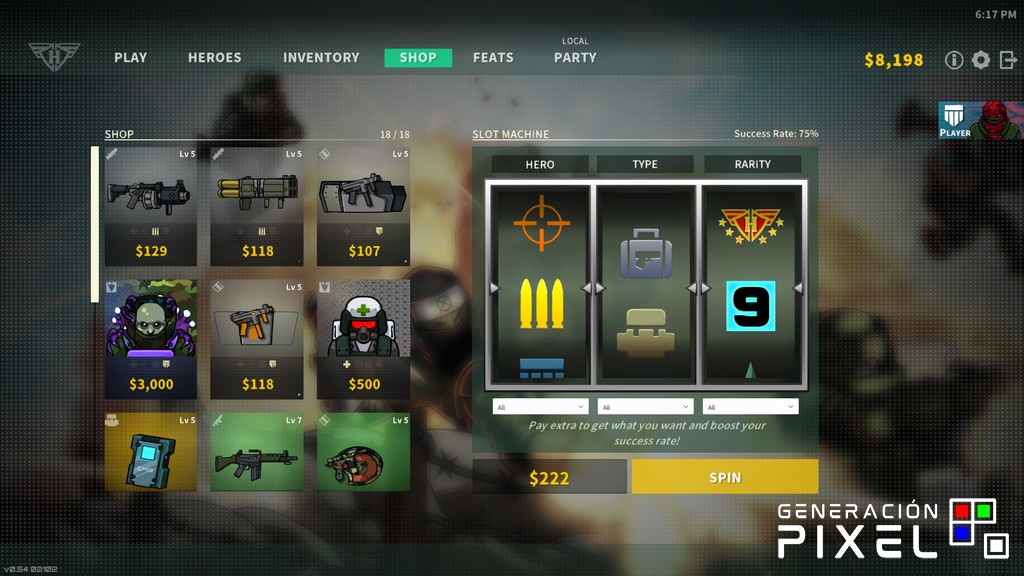Spin the slot machine

click(x=725, y=477)
